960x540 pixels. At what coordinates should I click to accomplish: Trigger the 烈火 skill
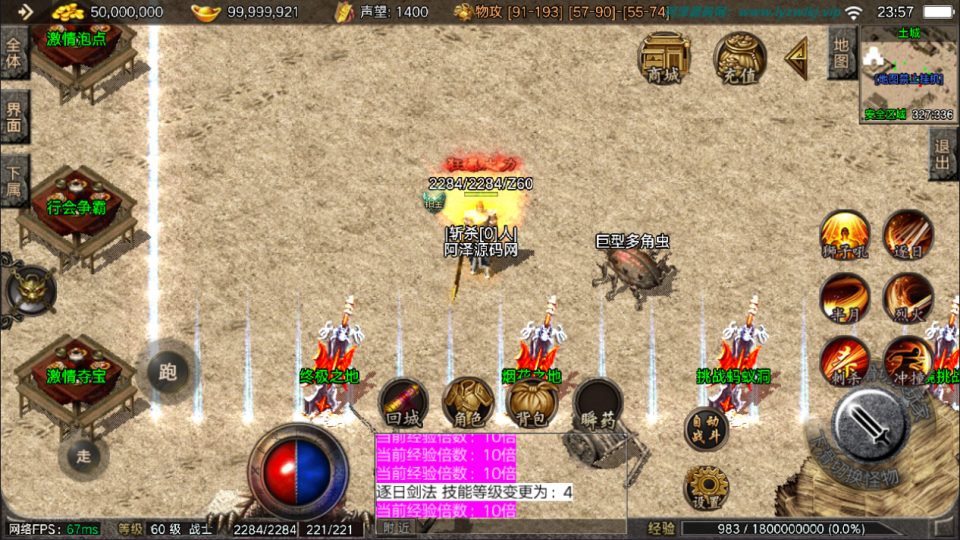tap(907, 298)
